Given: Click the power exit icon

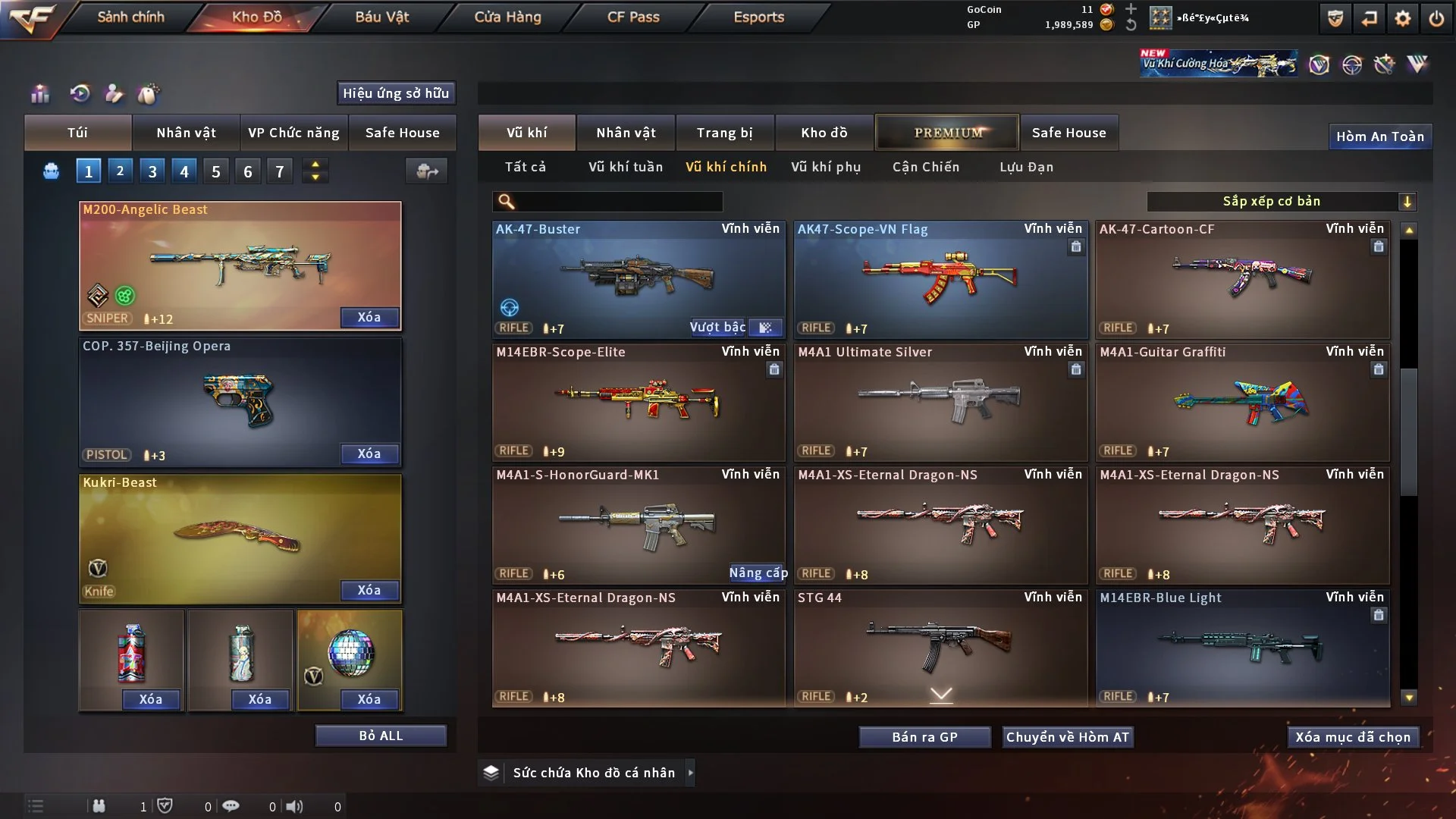Looking at the screenshot, I should [x=1436, y=18].
